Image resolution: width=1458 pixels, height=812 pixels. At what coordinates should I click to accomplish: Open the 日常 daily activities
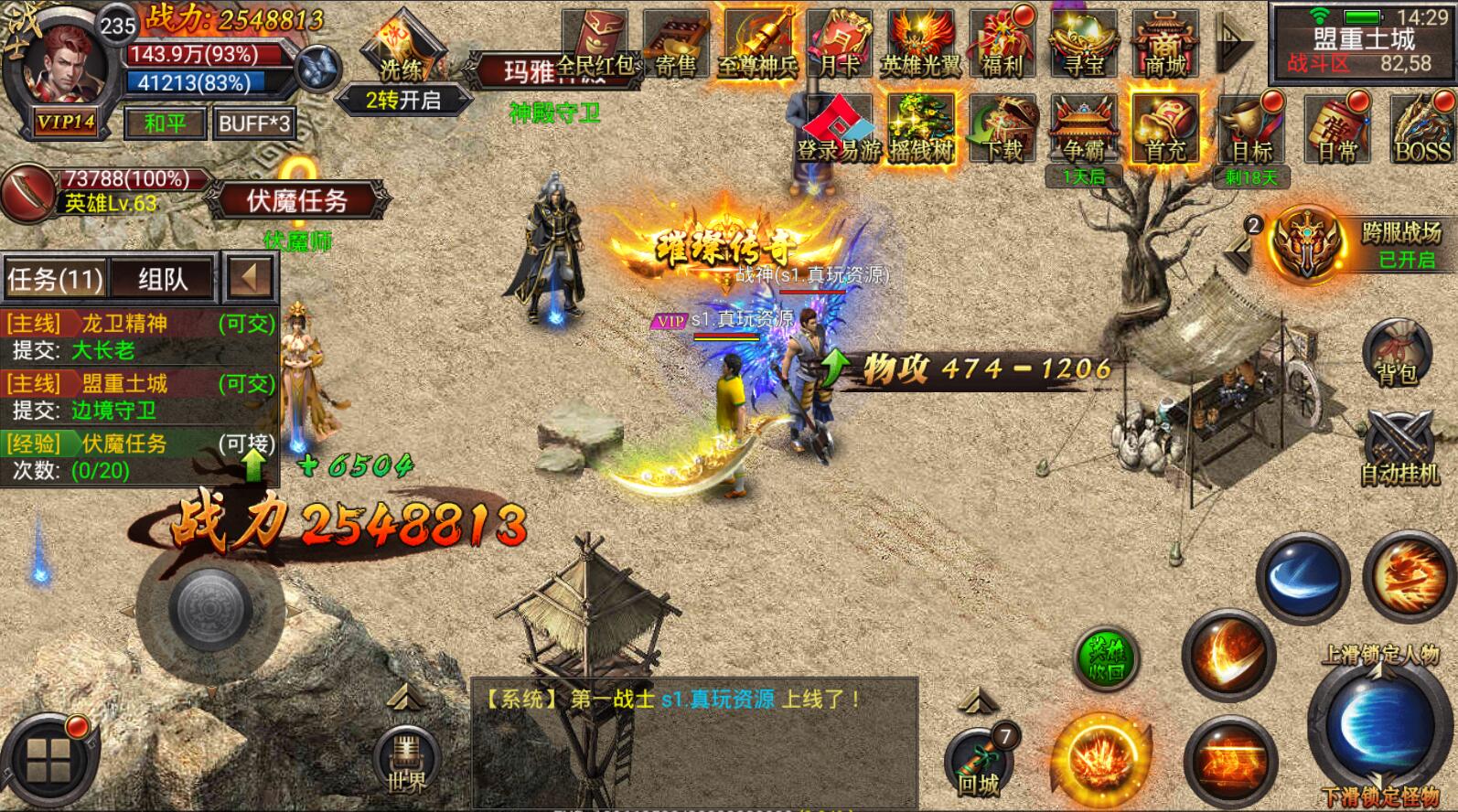[x=1336, y=130]
